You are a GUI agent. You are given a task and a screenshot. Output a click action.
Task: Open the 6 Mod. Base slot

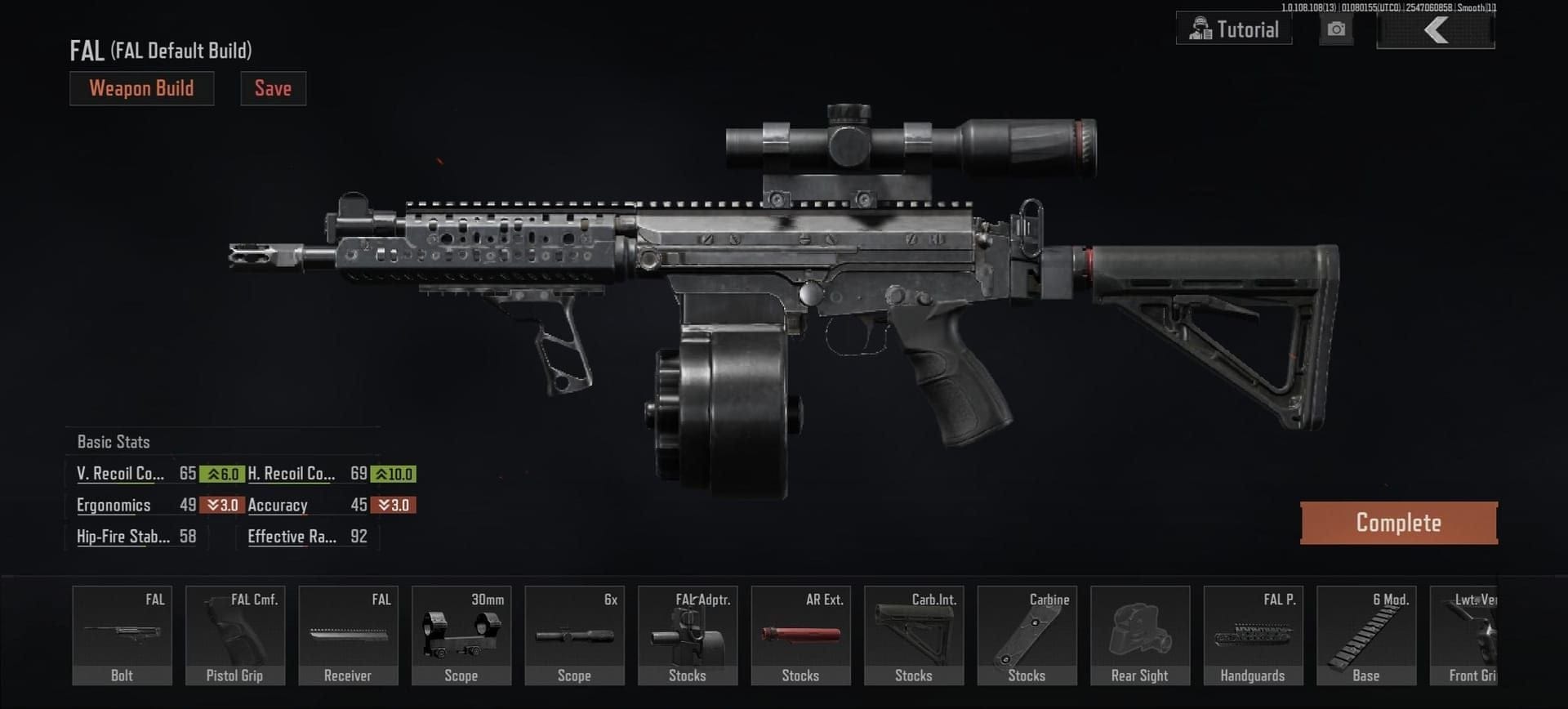[x=1366, y=636]
